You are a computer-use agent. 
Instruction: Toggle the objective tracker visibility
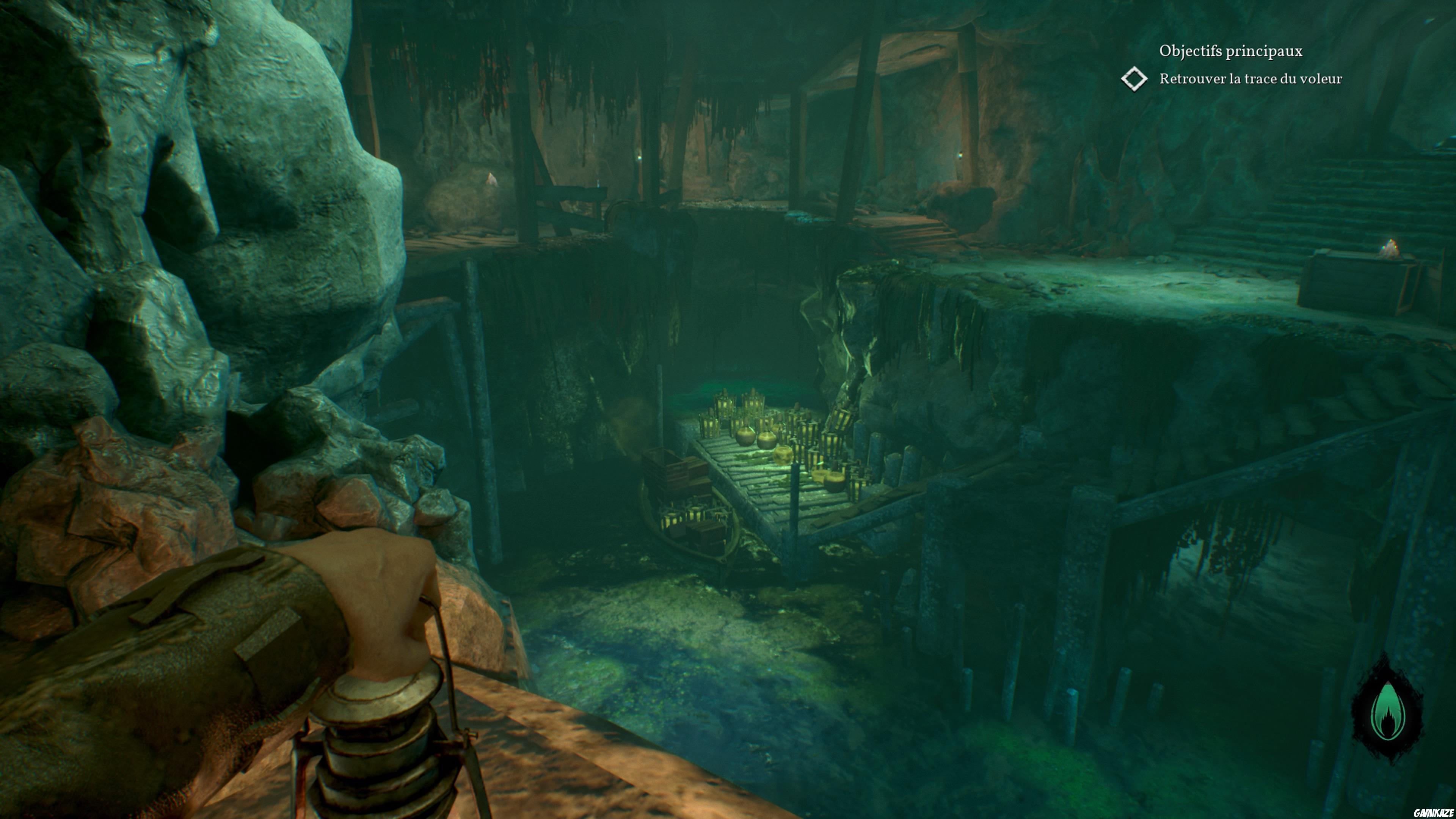(1231, 51)
